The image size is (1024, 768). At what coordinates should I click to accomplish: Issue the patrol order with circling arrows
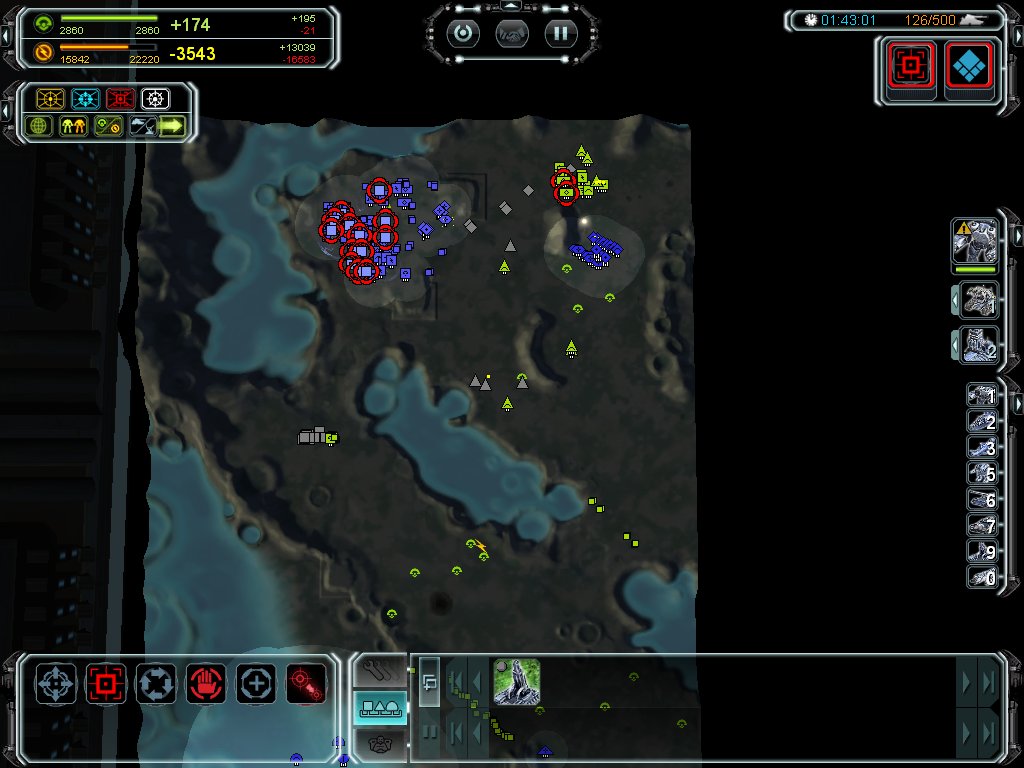(156, 684)
